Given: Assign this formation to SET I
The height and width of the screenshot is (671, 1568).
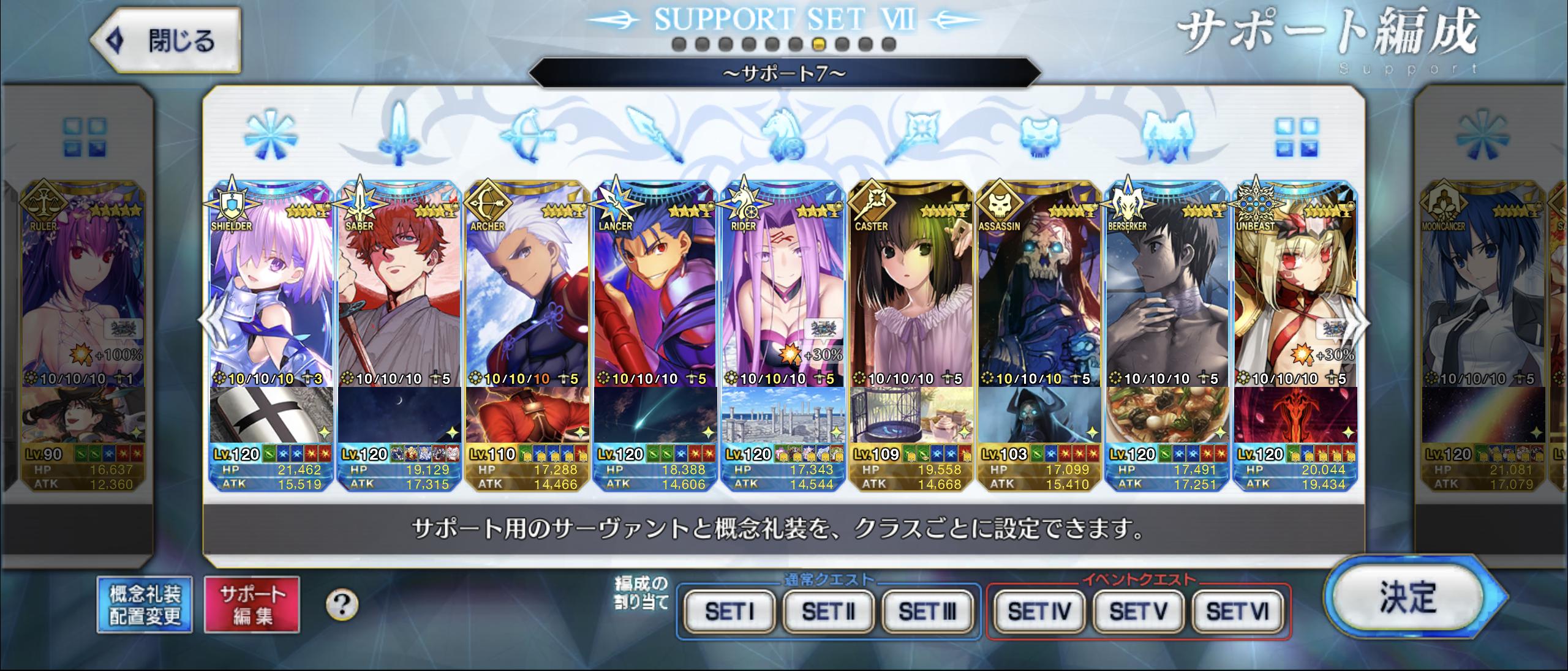Looking at the screenshot, I should [x=729, y=610].
